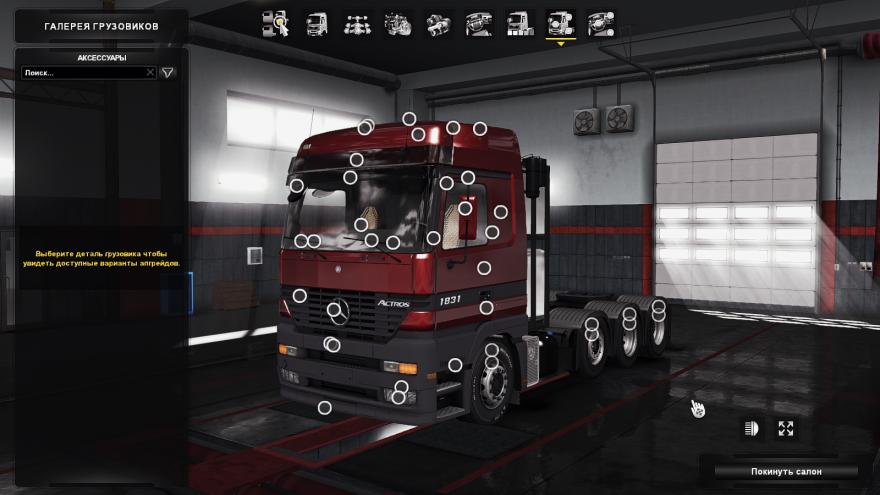Choose the engine tab
This screenshot has height=495, width=880.
click(398, 23)
